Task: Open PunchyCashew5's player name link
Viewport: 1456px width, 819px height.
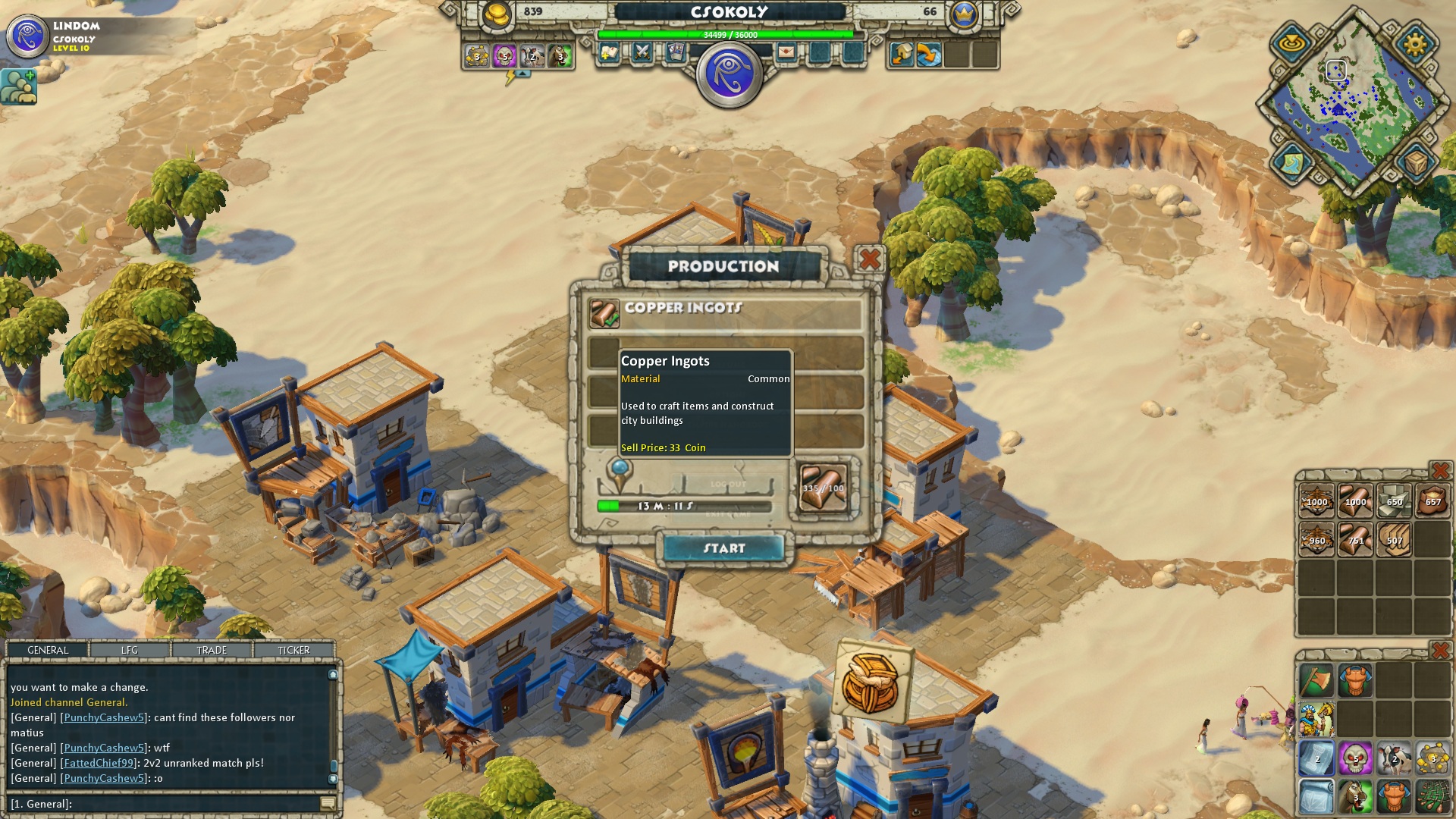Action: pos(104,717)
